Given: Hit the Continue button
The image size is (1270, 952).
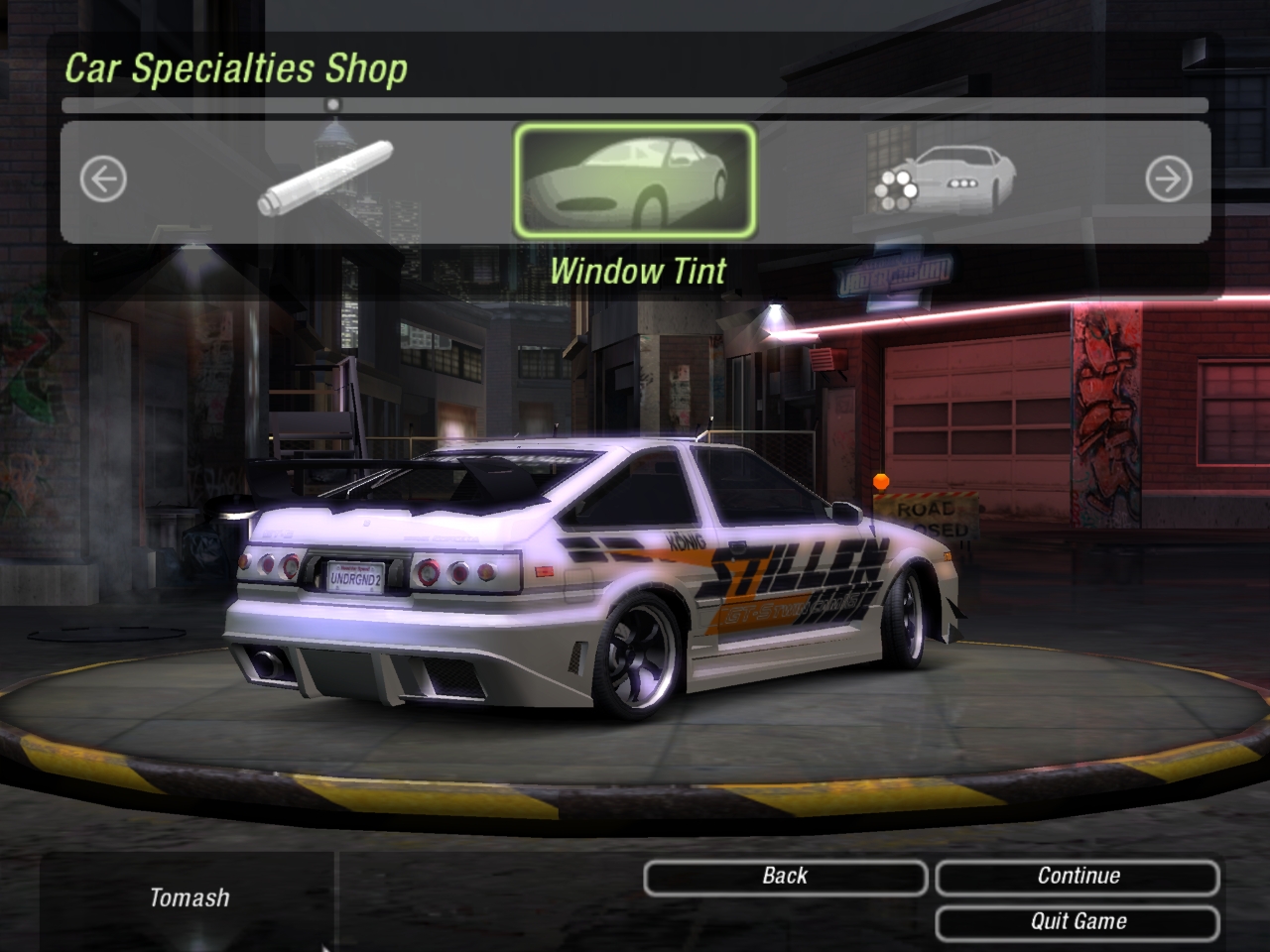Looking at the screenshot, I should (1078, 877).
